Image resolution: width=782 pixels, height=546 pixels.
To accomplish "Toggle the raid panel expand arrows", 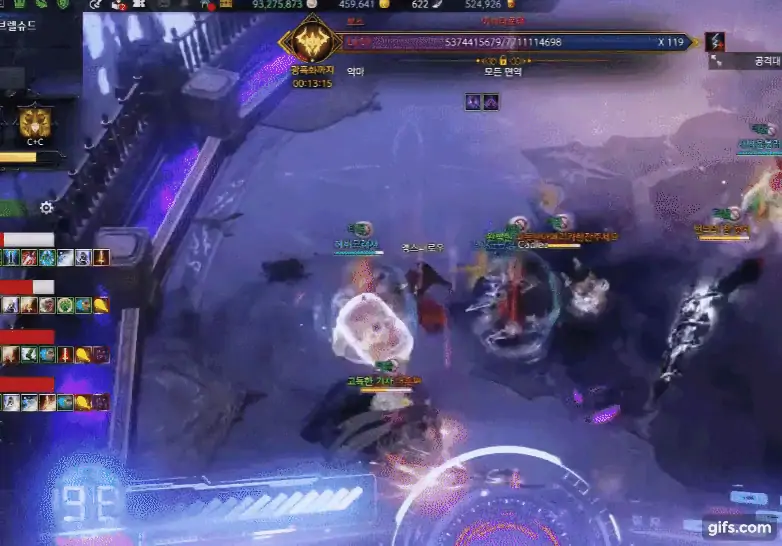I will pos(718,62).
